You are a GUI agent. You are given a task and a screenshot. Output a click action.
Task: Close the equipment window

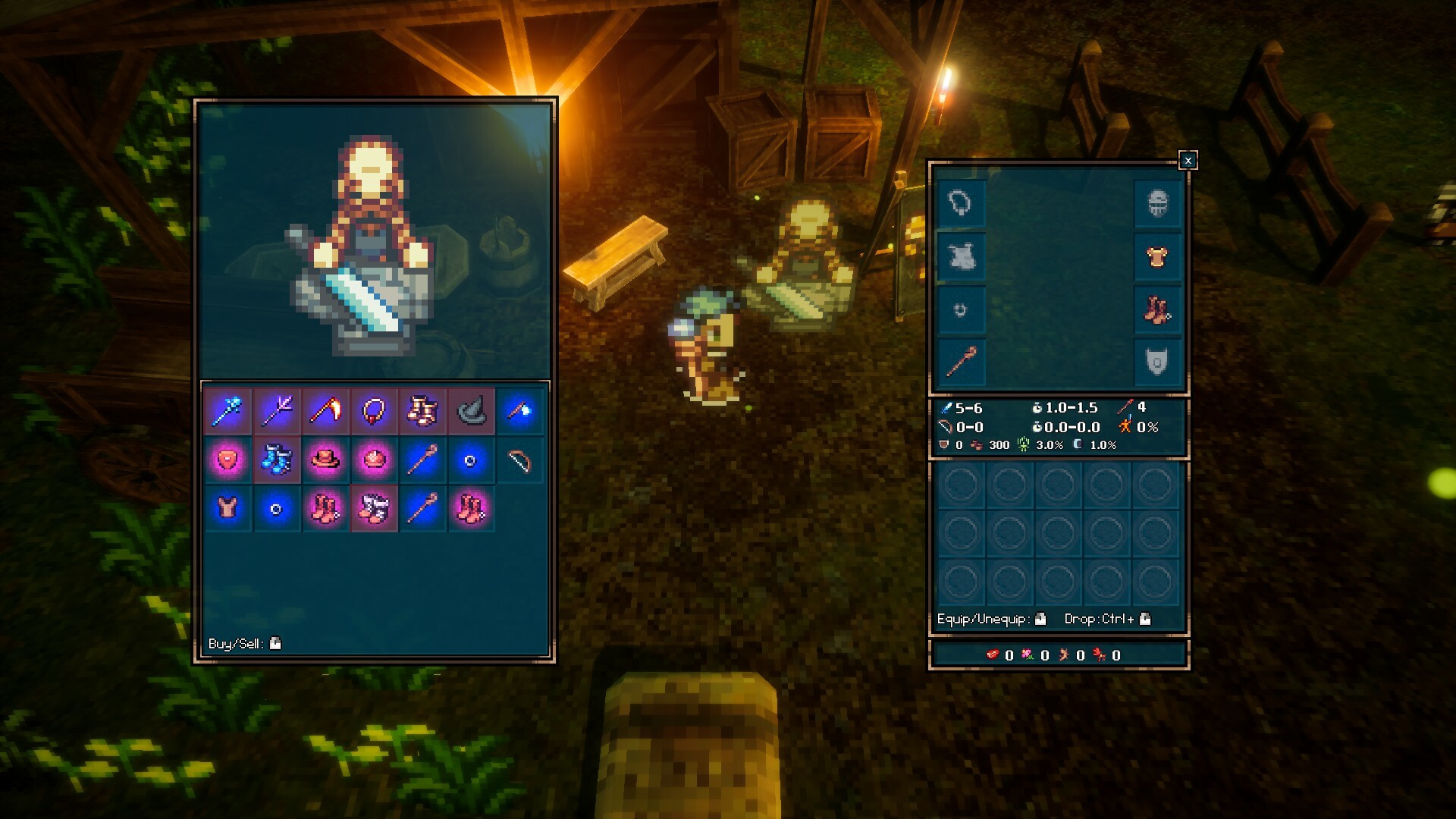click(x=1188, y=159)
